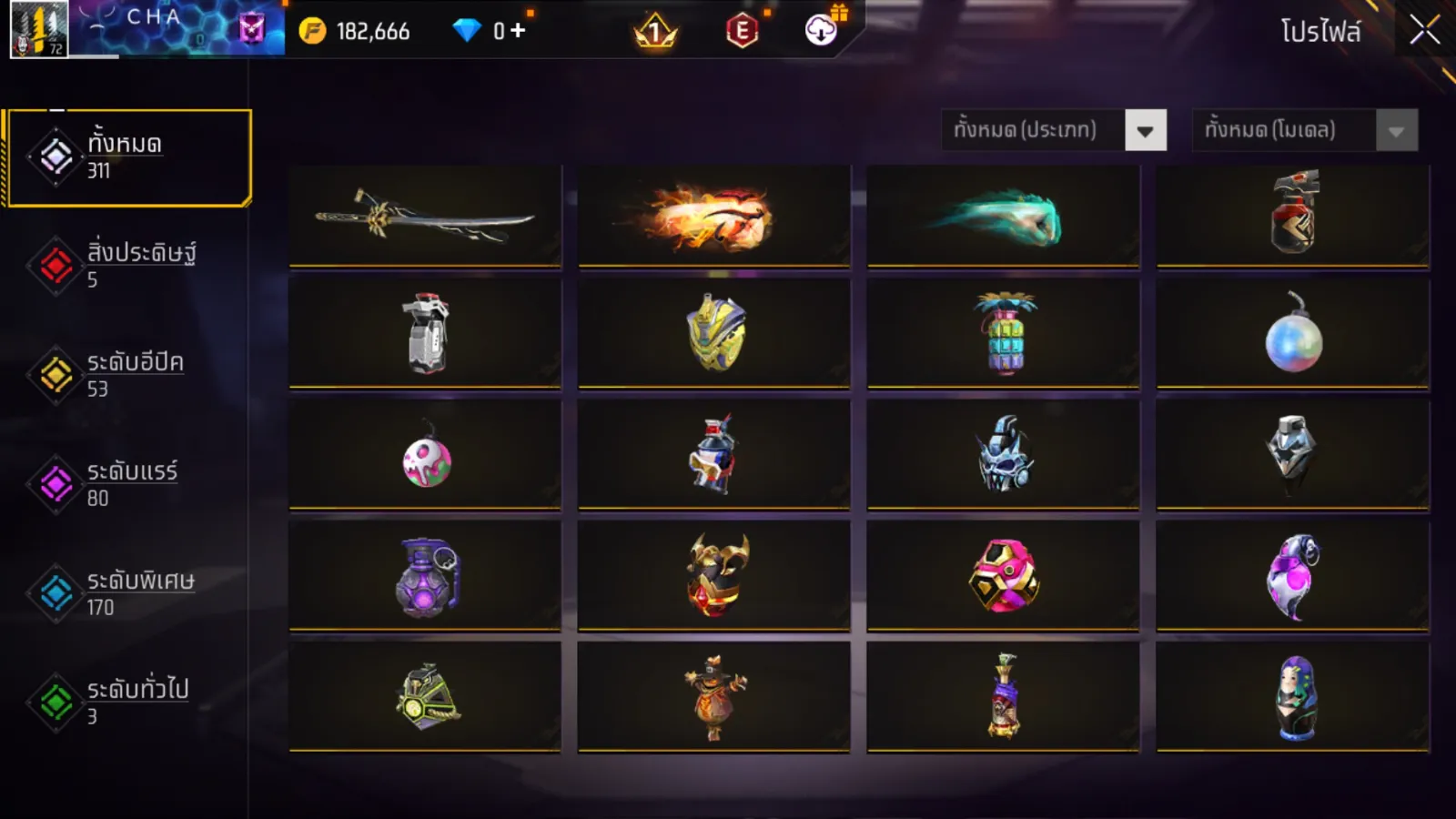1456x819 pixels.
Task: Open the player avatar profile picture
Action: 39,29
